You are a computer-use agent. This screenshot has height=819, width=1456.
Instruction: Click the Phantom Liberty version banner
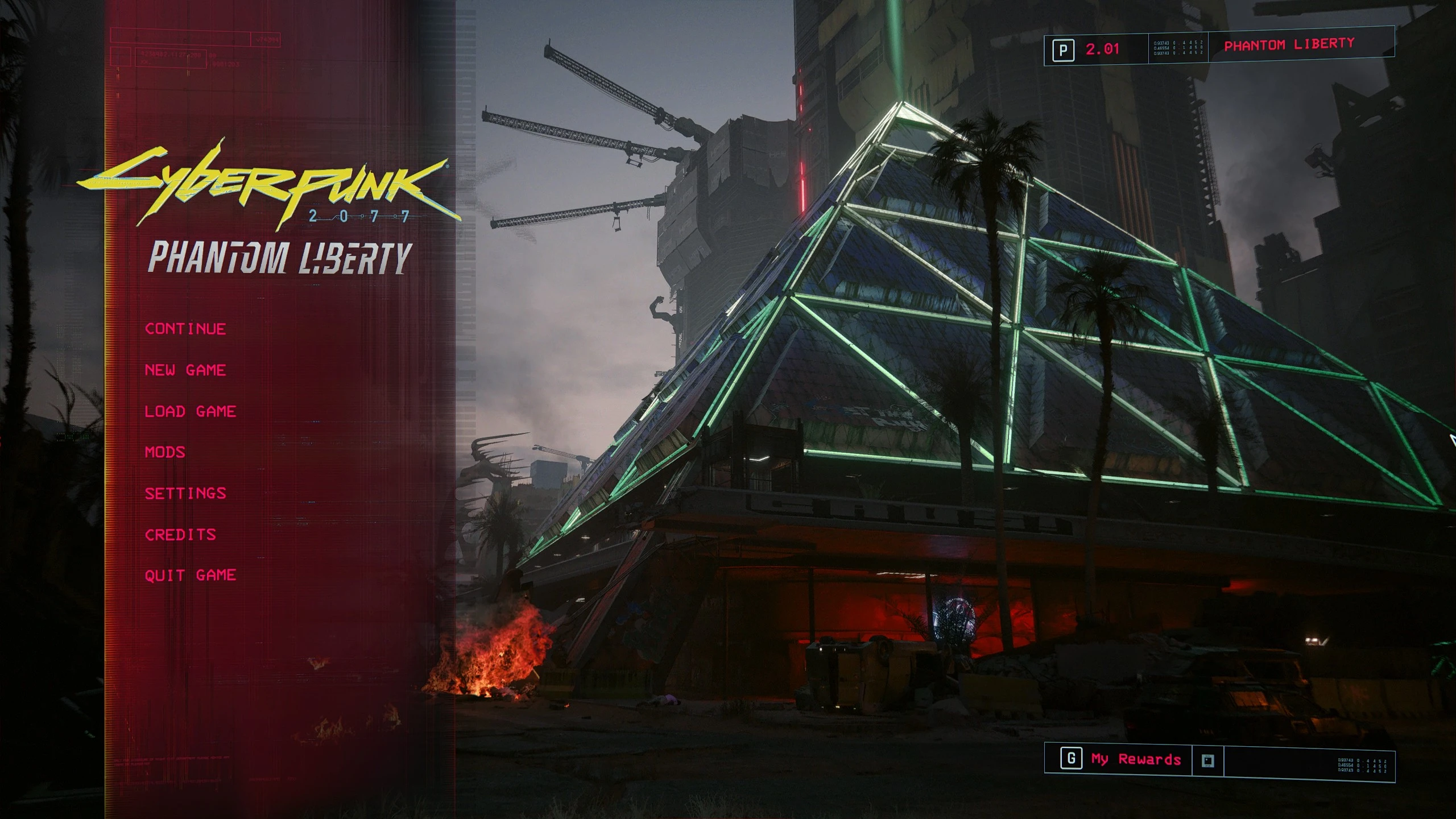tap(1289, 45)
